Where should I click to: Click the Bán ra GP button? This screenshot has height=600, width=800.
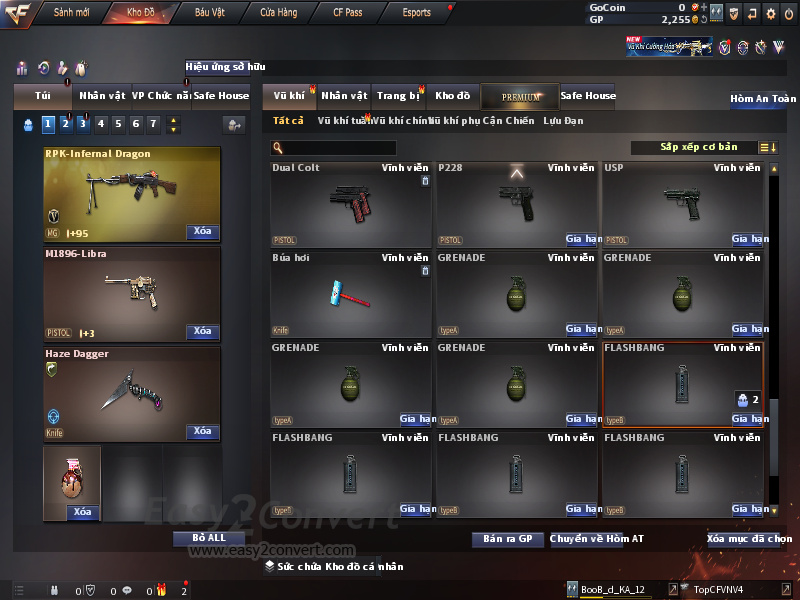[x=507, y=539]
